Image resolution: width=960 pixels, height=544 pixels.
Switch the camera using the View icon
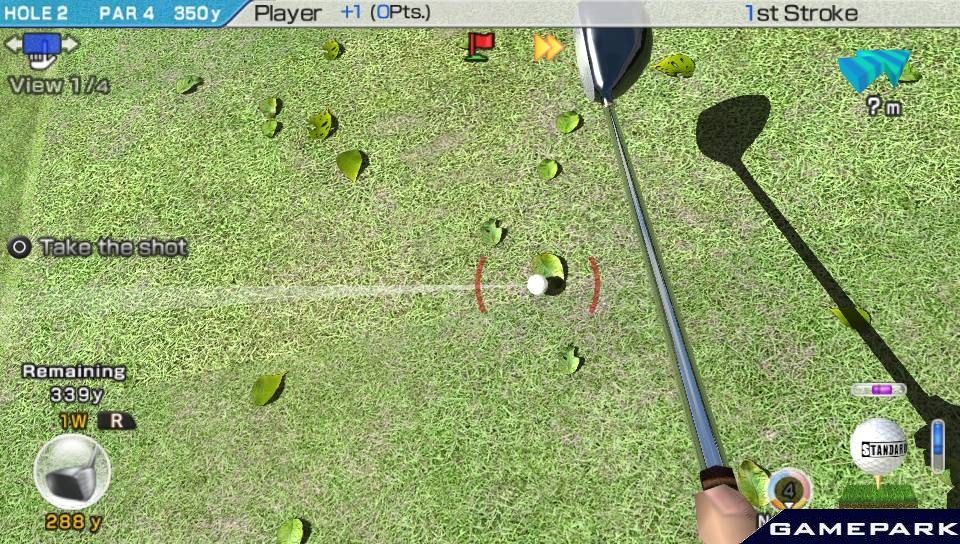click(41, 46)
